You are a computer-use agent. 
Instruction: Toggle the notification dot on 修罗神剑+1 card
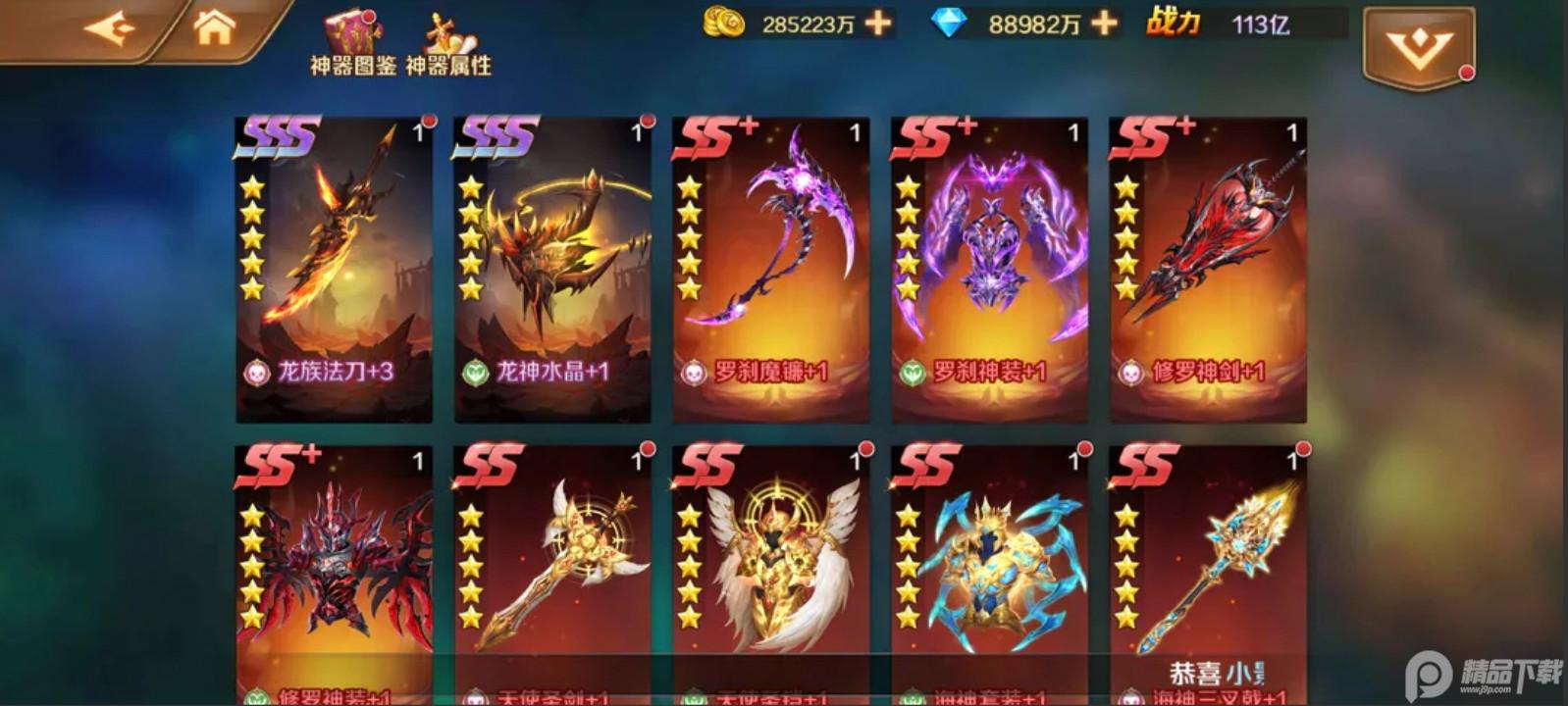click(1302, 120)
